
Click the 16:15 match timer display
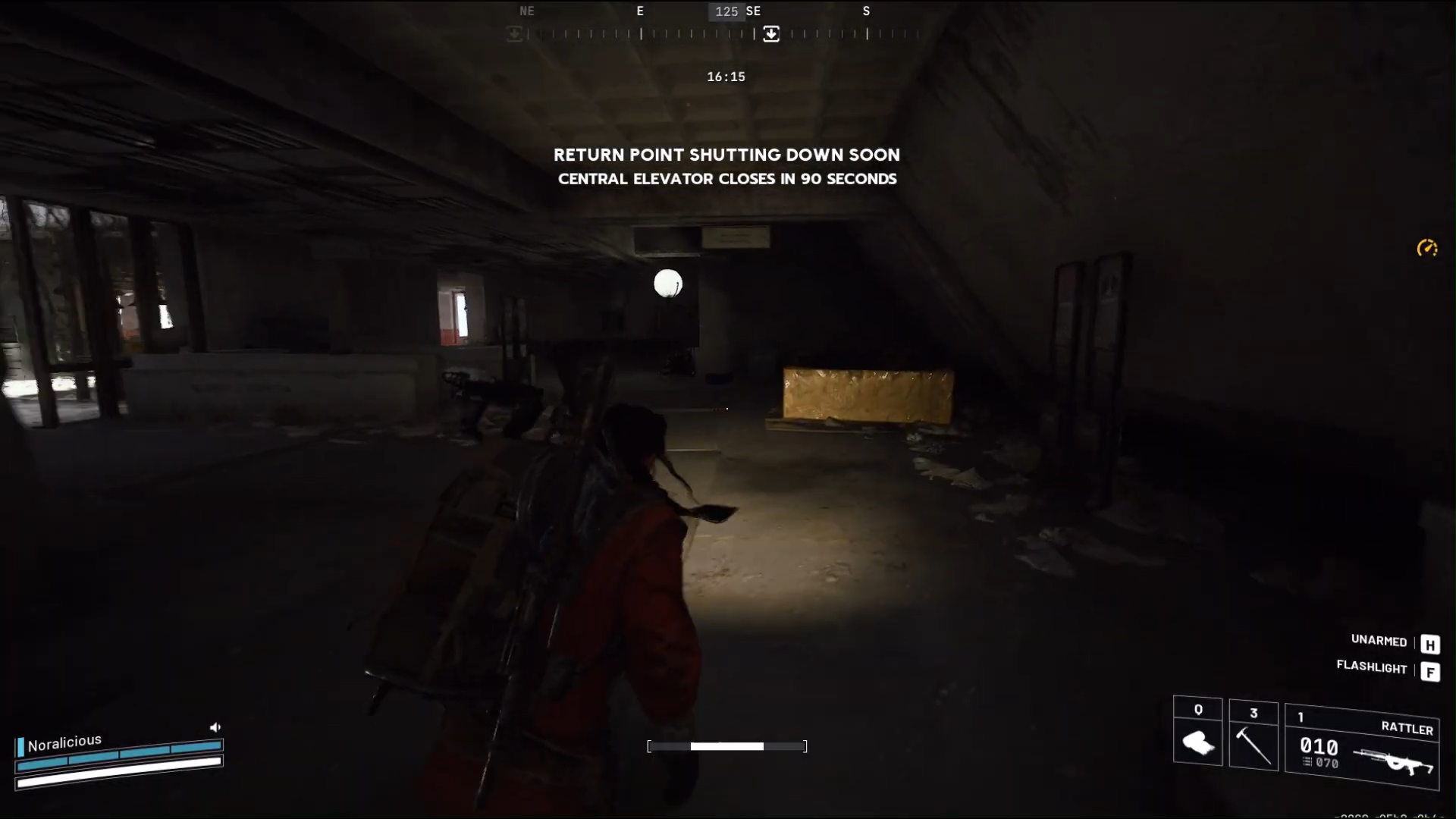[726, 76]
